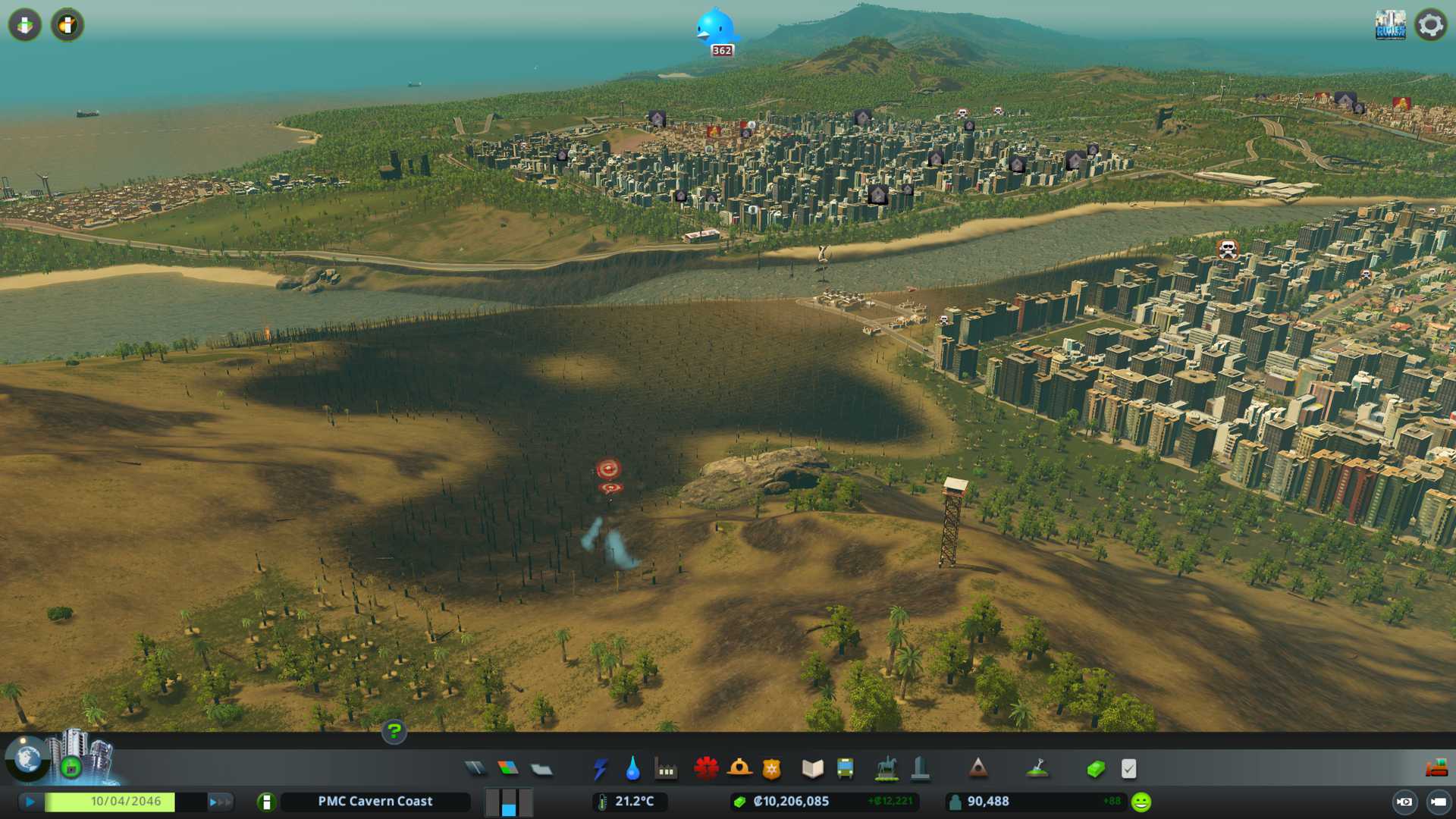Open the green question mark advisor
The image size is (1456, 819).
point(394,732)
